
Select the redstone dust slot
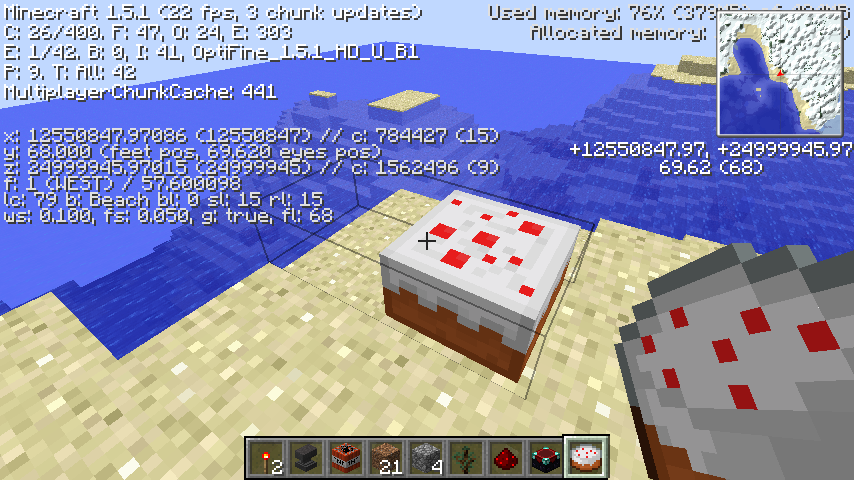(x=503, y=458)
